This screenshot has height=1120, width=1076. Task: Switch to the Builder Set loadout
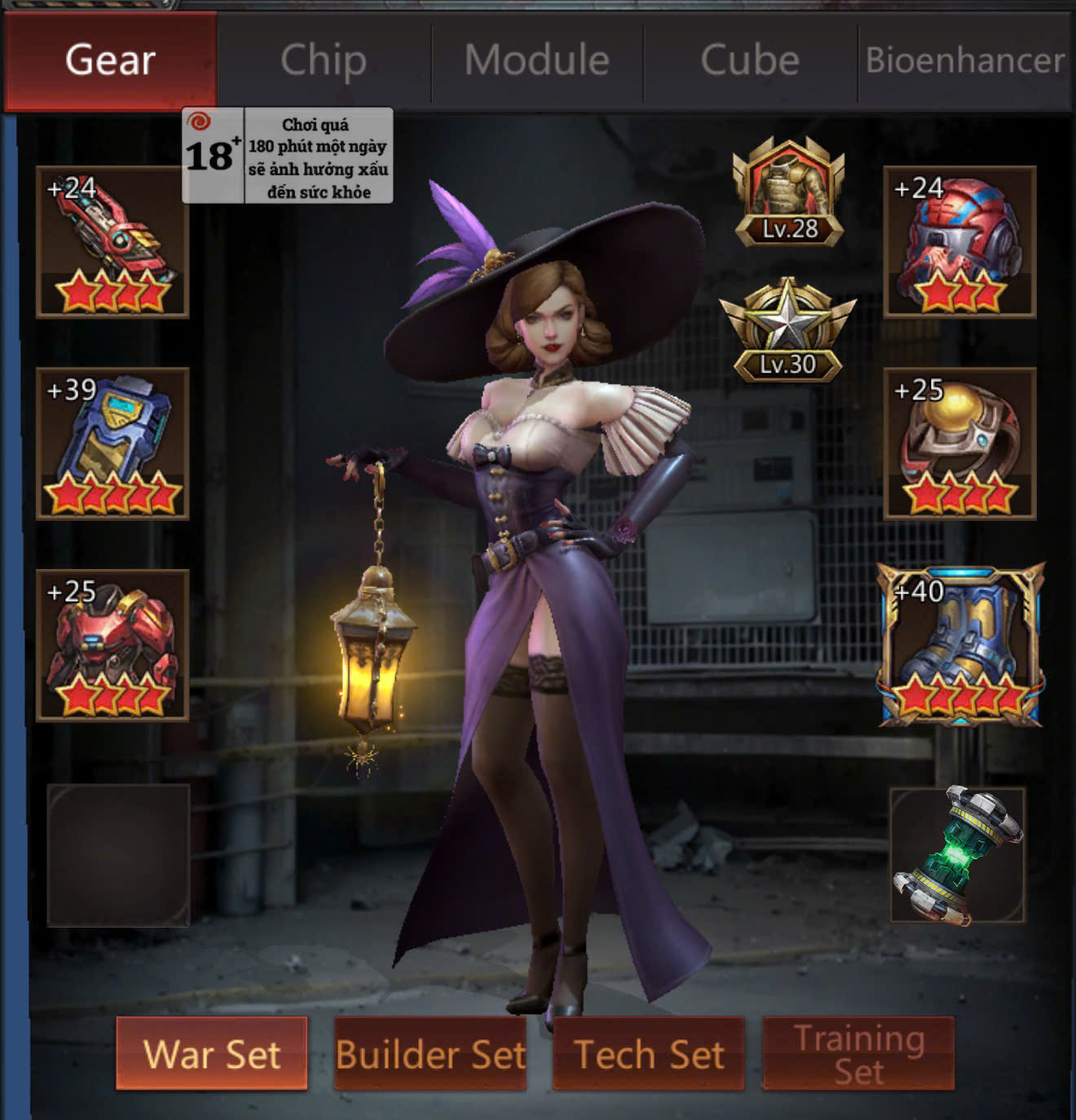[430, 1053]
